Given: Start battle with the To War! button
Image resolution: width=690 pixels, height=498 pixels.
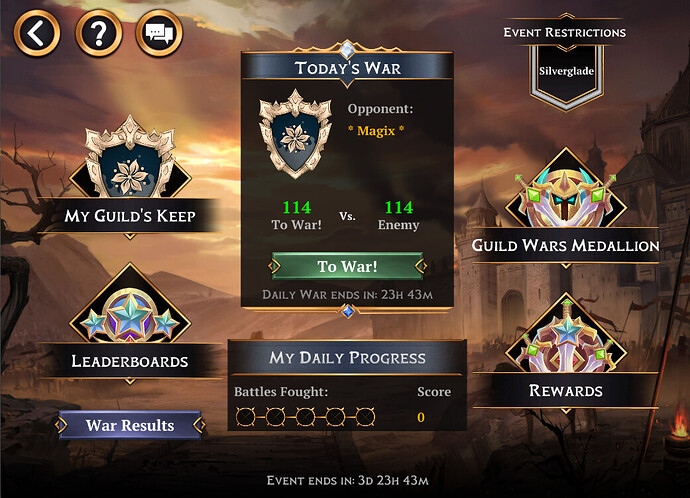Looking at the screenshot, I should 347,266.
